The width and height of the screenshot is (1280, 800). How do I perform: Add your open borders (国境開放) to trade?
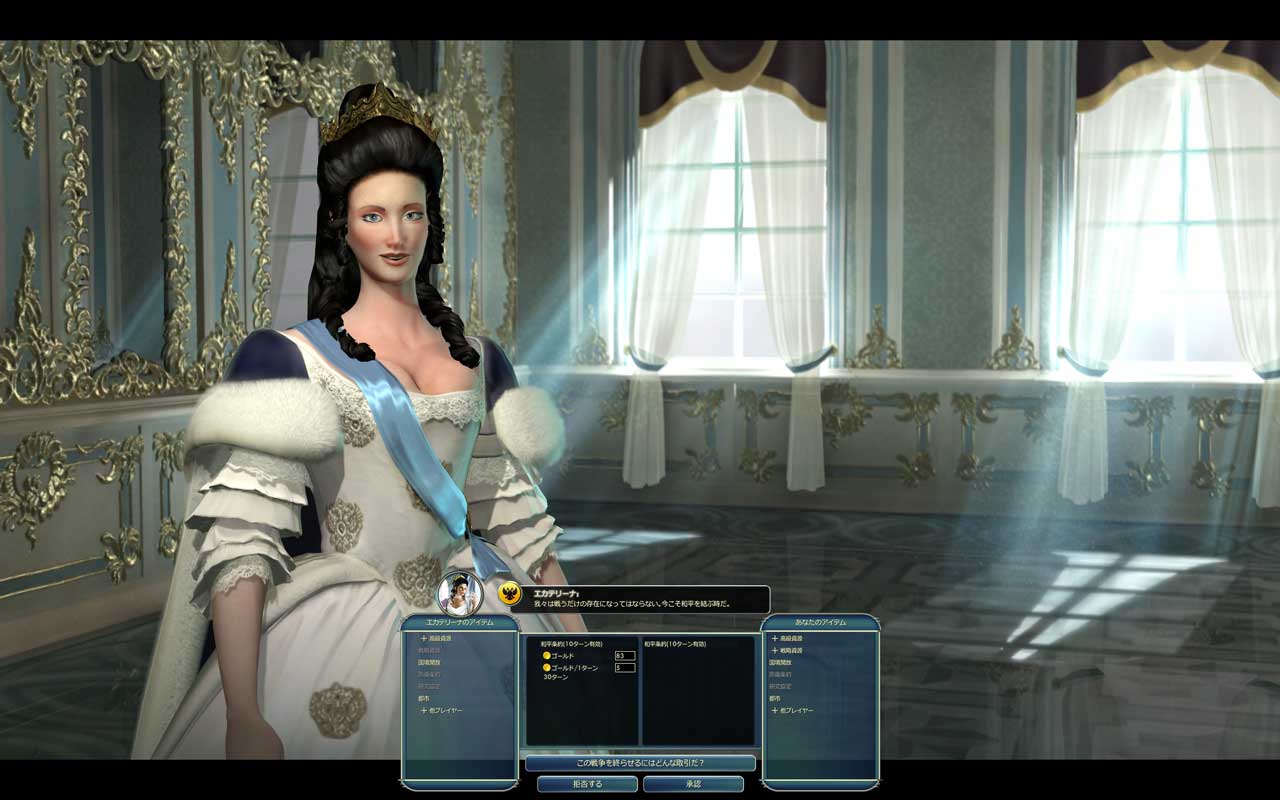pyautogui.click(x=781, y=662)
